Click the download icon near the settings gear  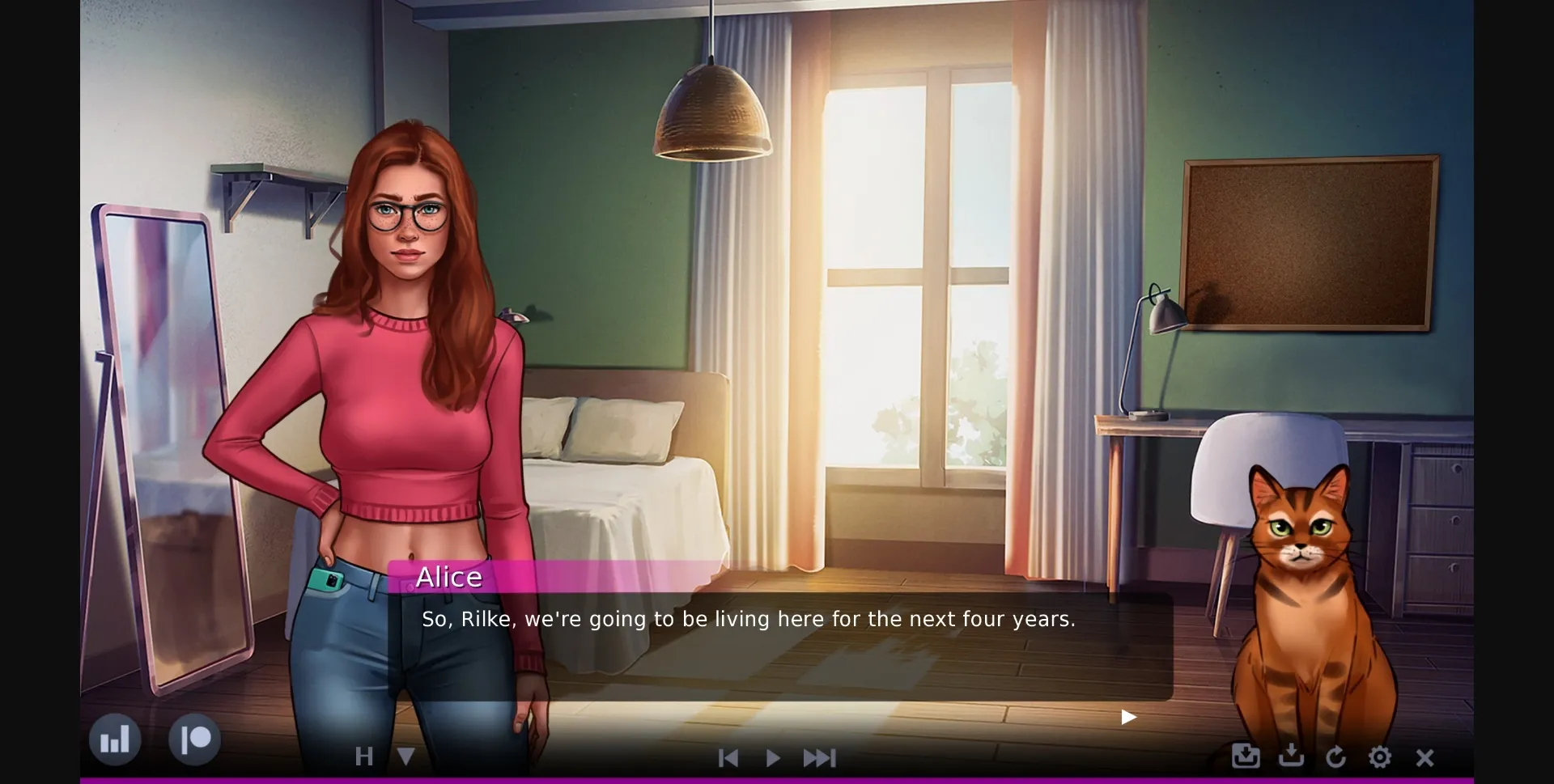coord(1290,757)
